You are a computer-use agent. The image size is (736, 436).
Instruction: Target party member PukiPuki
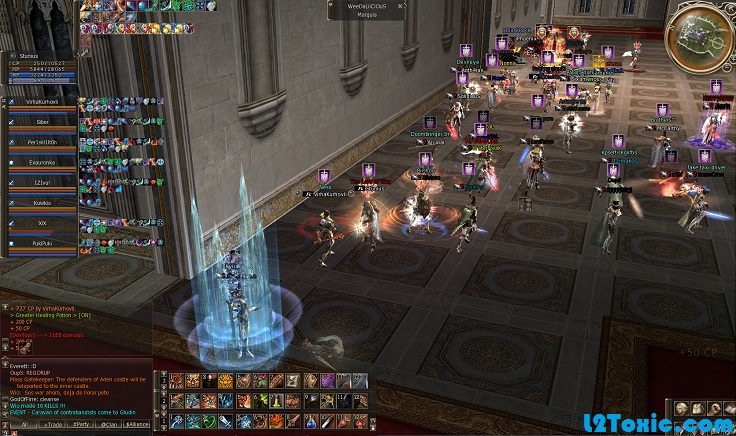[x=42, y=242]
